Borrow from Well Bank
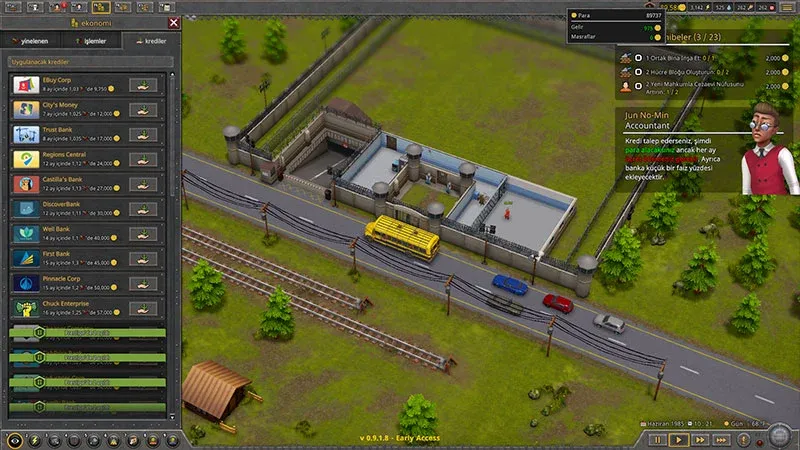Image resolution: width=800 pixels, height=450 pixels. 144,234
